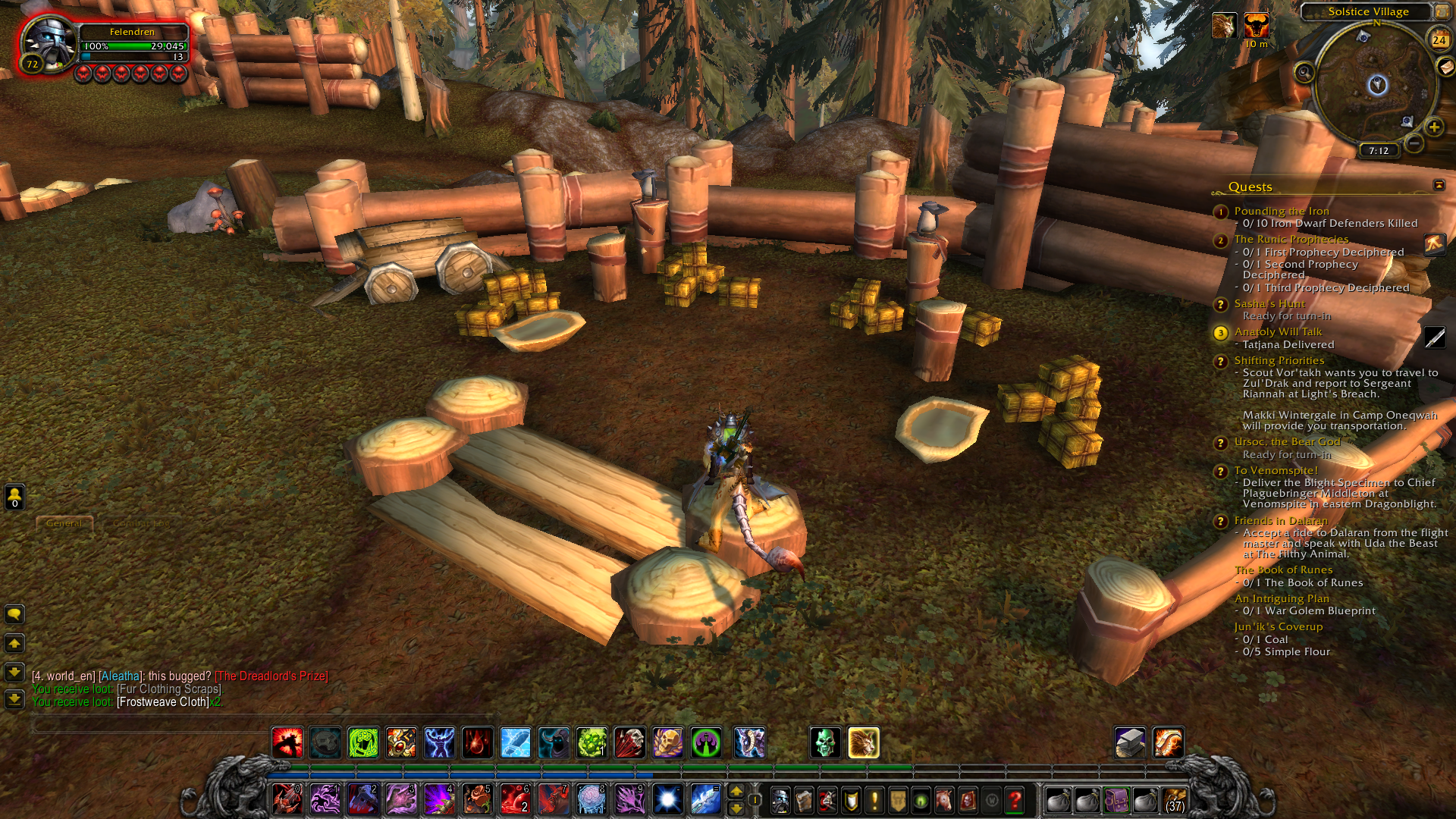Select the flaming bull horn buff
The width and height of the screenshot is (1456, 819).
click(1256, 27)
